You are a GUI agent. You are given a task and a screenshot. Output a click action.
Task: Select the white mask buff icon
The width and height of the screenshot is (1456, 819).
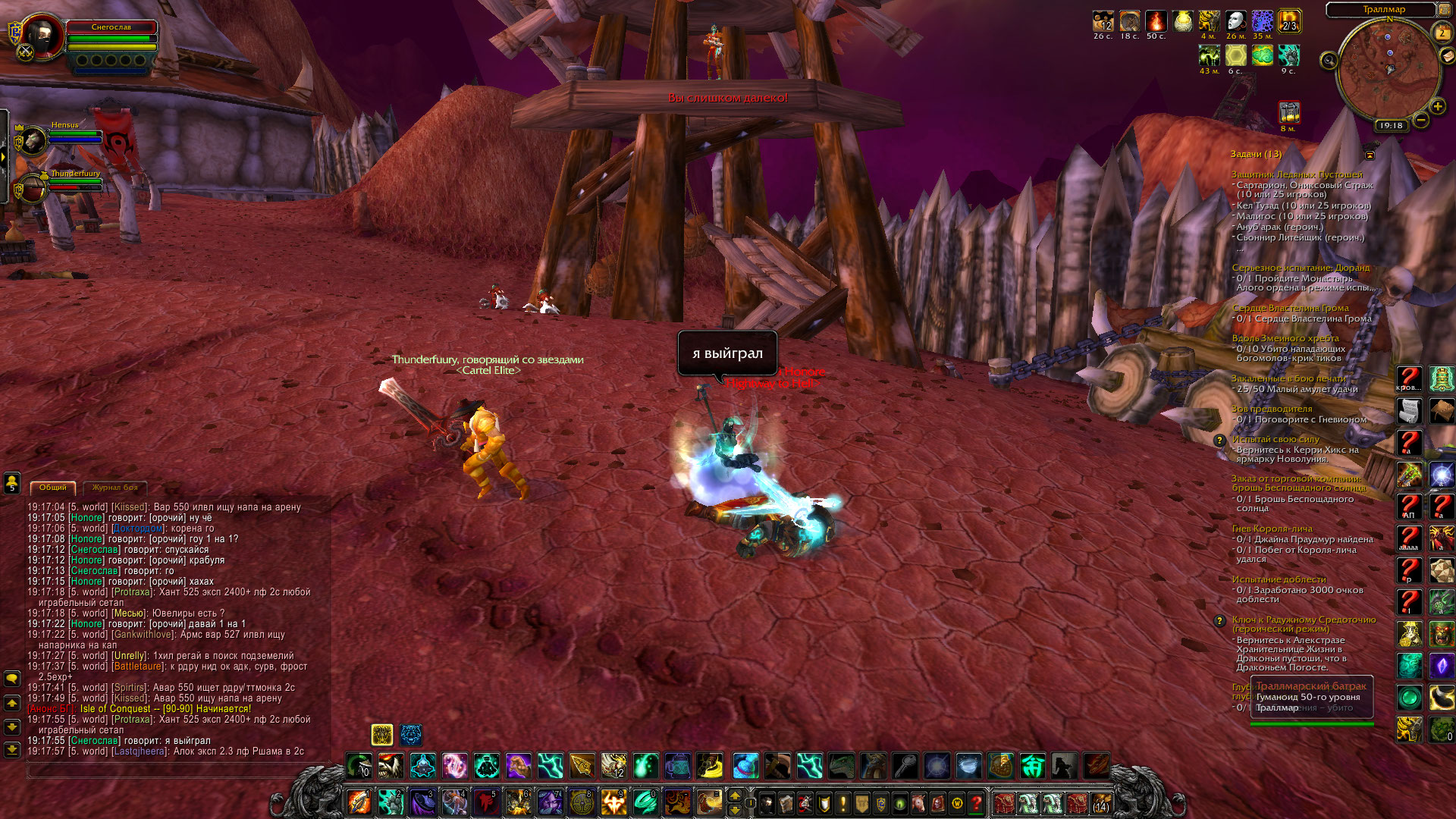[x=1236, y=21]
